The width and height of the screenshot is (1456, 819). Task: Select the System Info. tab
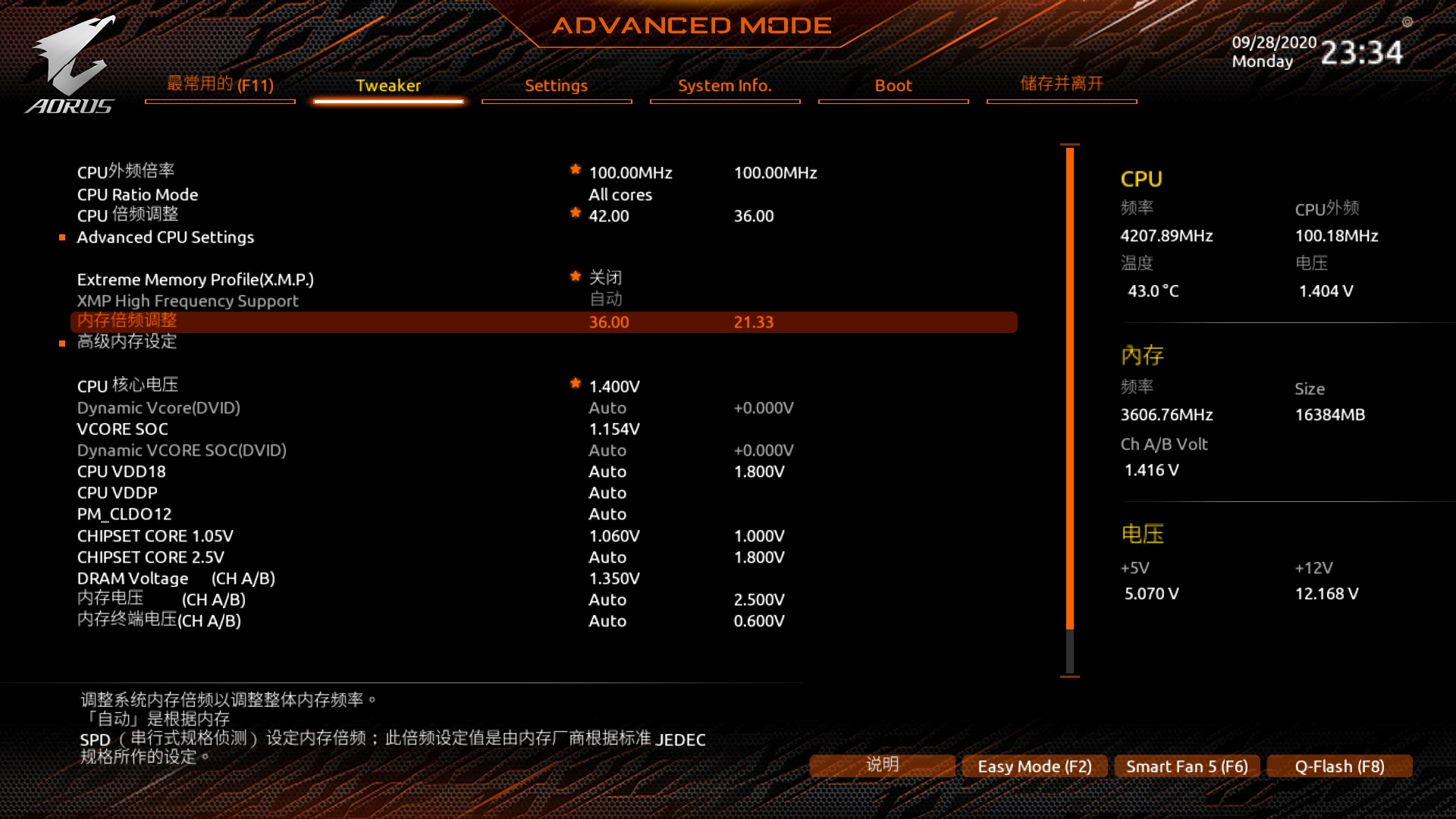(724, 86)
